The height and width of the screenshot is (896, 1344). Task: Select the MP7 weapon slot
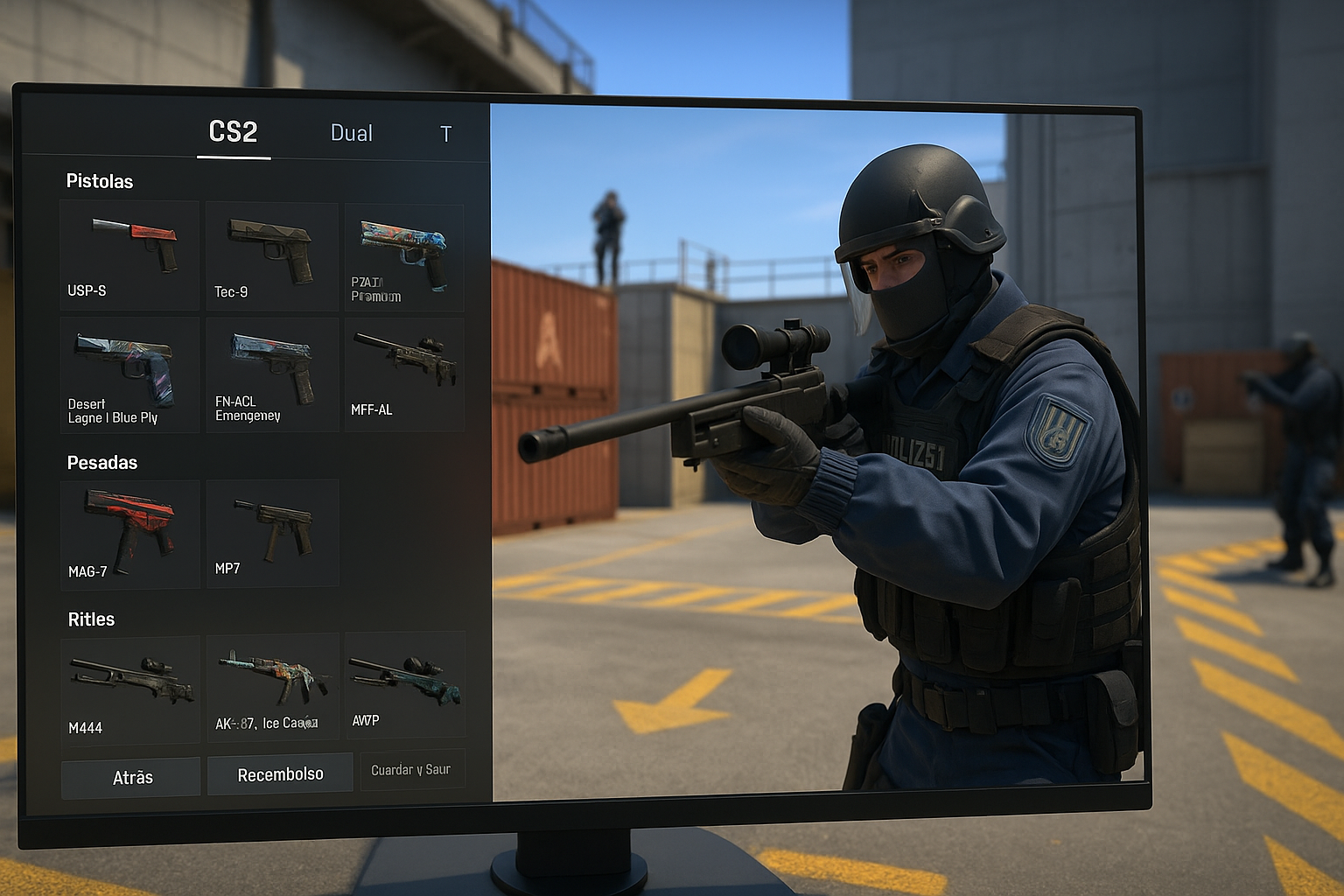tap(271, 532)
